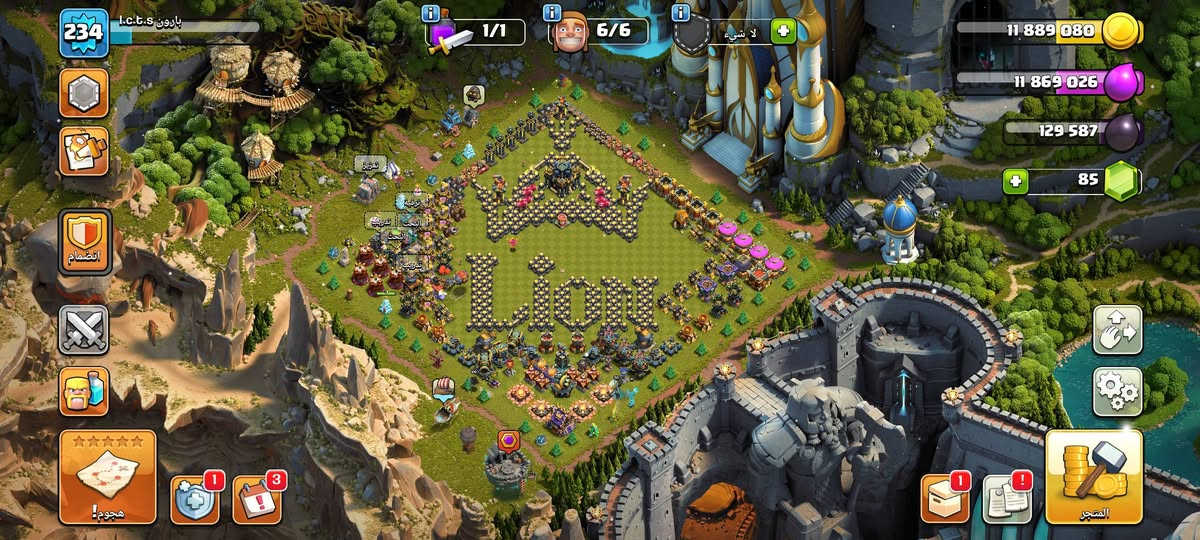Image resolution: width=1200 pixels, height=540 pixels.
Task: Buy more gems with the green plus
Action: point(1018,182)
